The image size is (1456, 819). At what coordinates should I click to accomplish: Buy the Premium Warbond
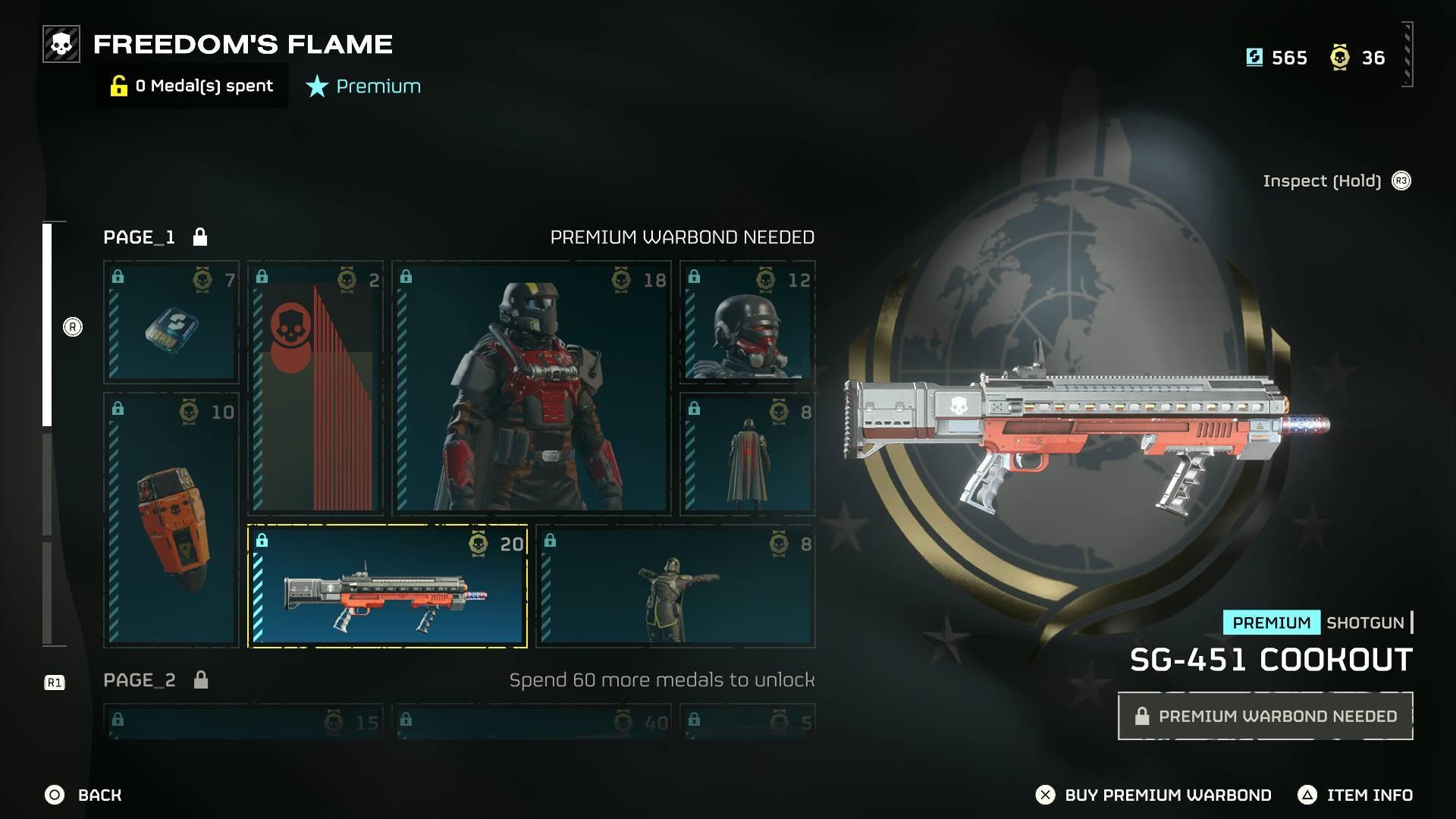pyautogui.click(x=1153, y=795)
